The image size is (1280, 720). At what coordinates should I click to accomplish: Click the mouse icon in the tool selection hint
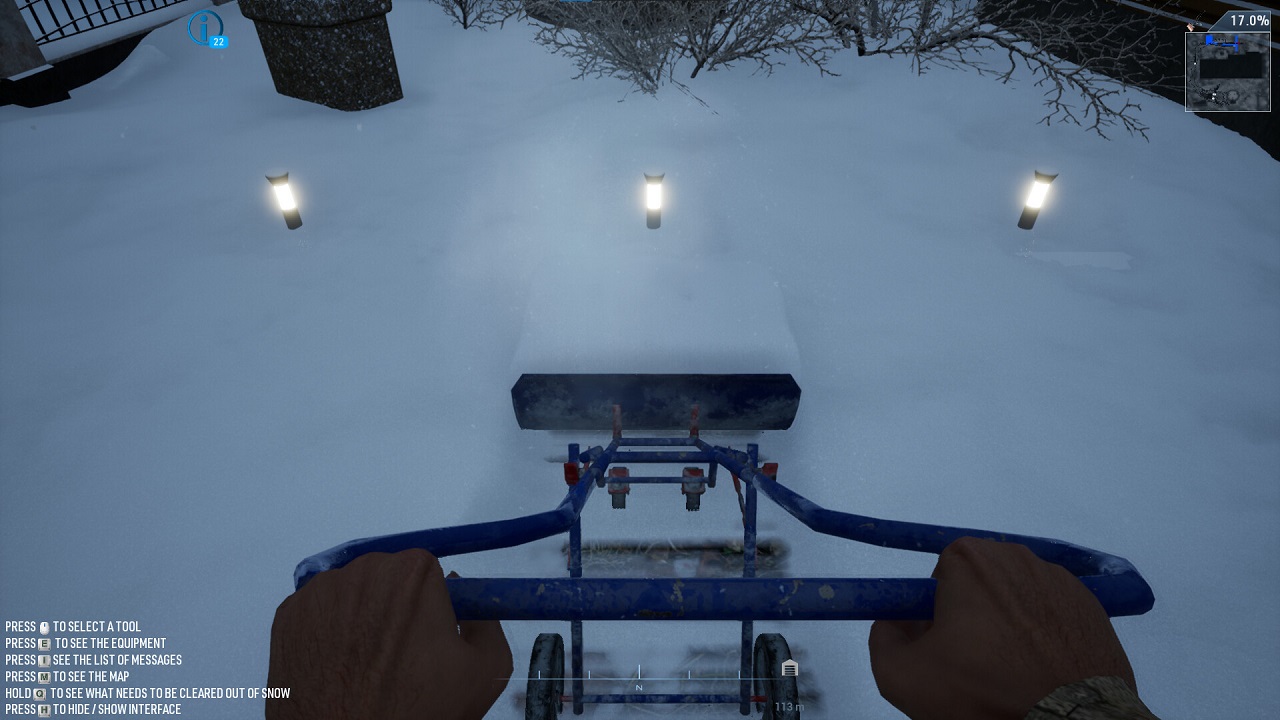45,627
